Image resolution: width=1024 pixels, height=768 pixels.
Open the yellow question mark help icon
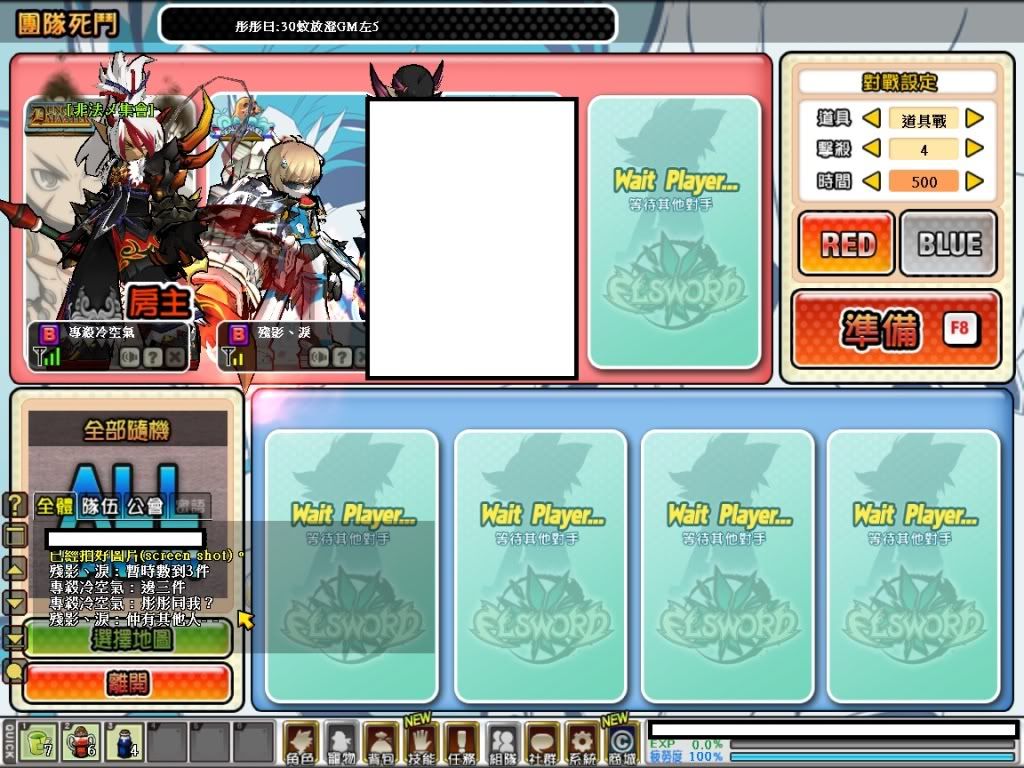pos(16,505)
